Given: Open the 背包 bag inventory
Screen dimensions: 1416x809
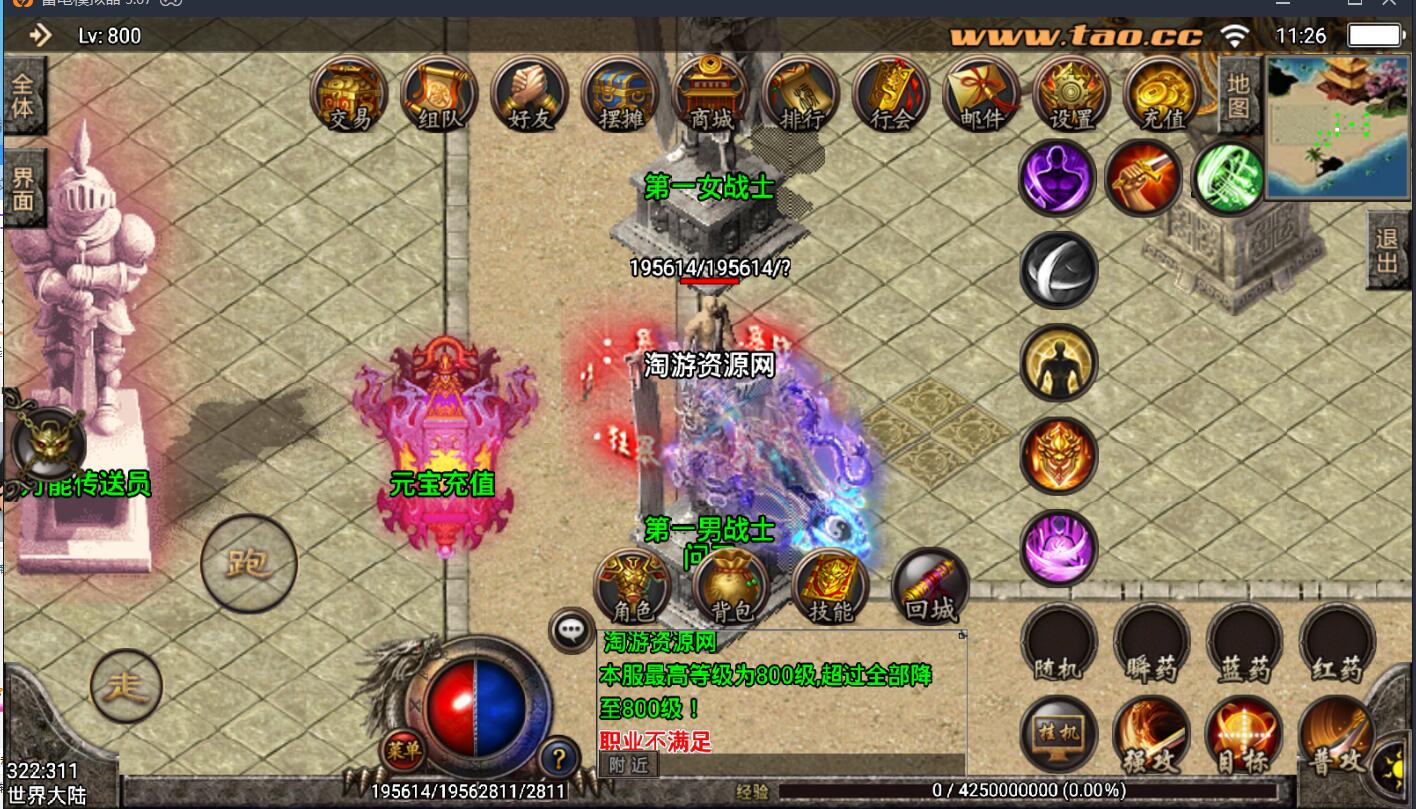Looking at the screenshot, I should (x=731, y=586).
